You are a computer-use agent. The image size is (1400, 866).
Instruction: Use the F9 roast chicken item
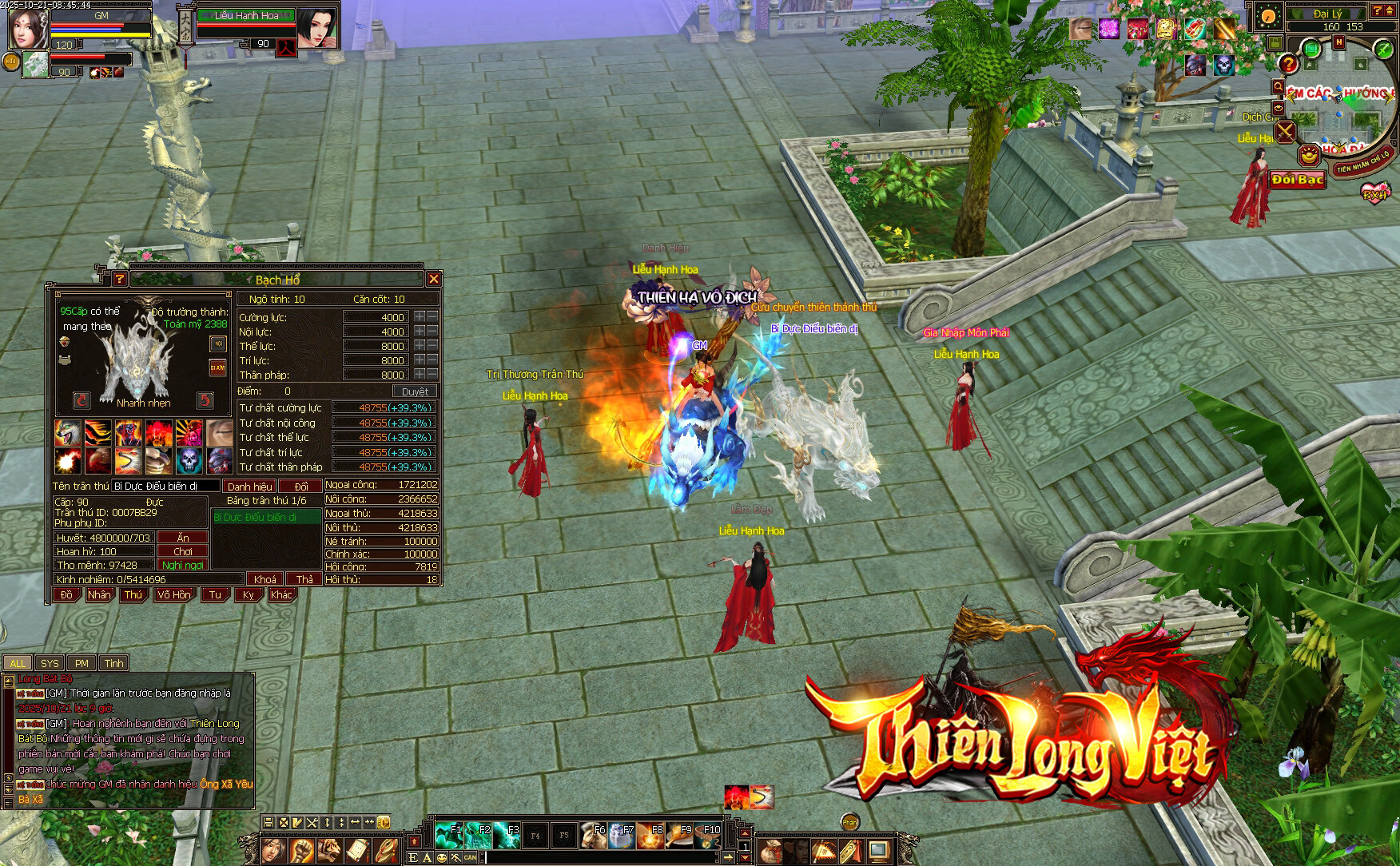(679, 836)
